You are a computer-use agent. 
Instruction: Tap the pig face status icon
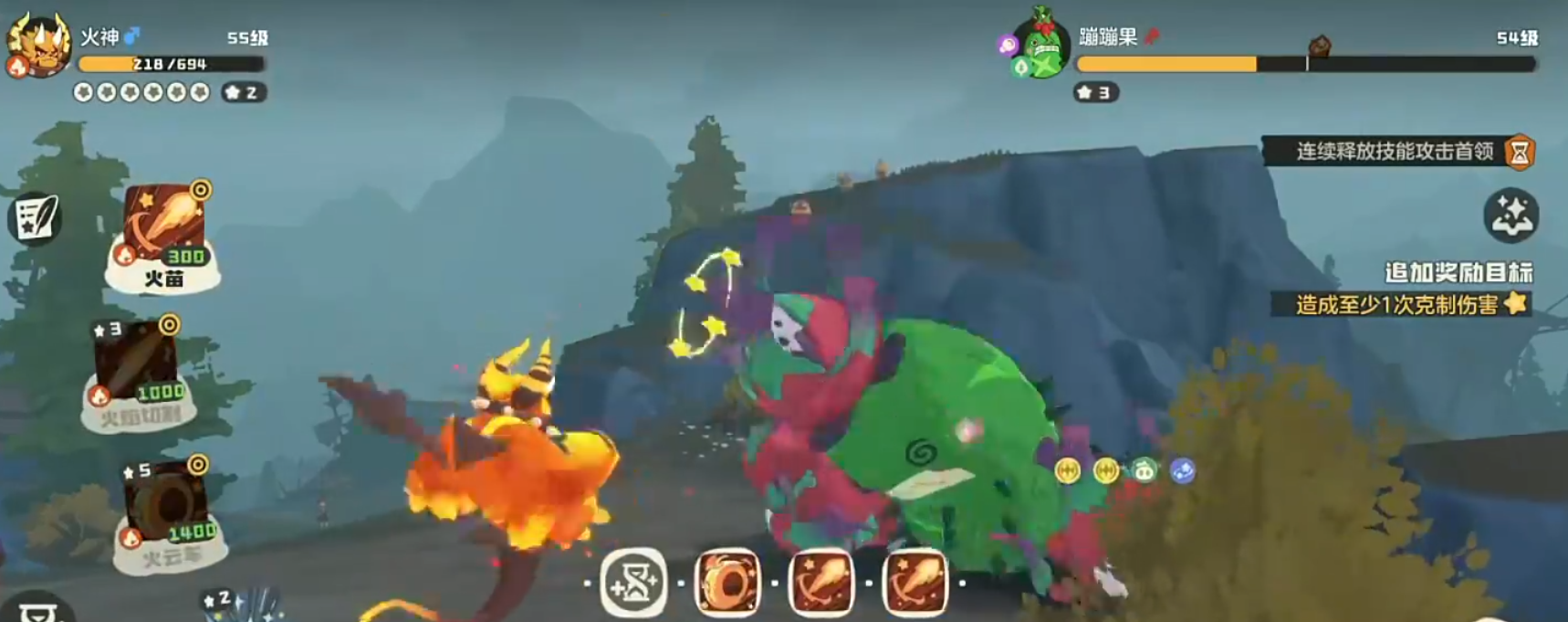(1144, 470)
